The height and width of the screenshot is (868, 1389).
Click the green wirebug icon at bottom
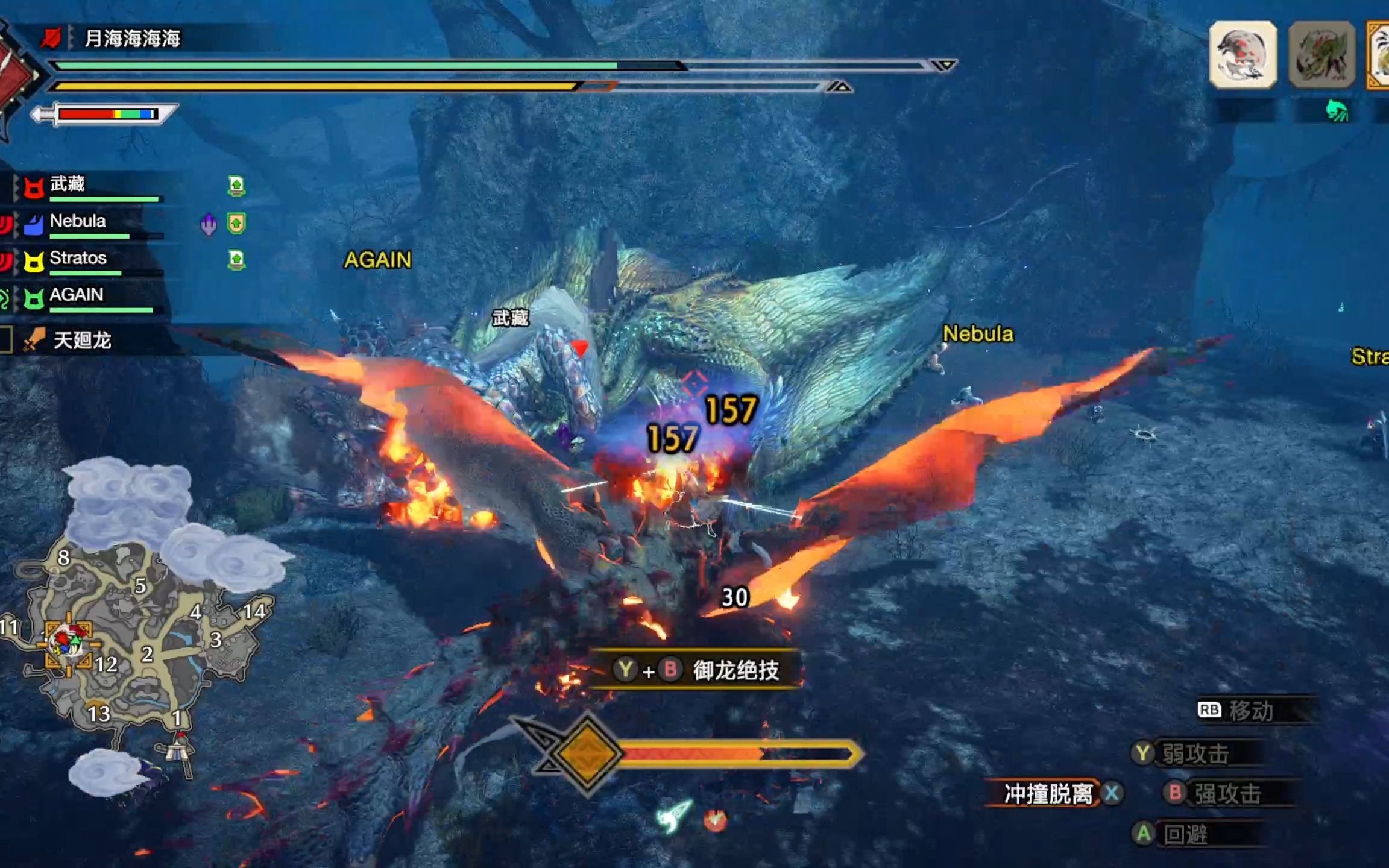tap(674, 816)
